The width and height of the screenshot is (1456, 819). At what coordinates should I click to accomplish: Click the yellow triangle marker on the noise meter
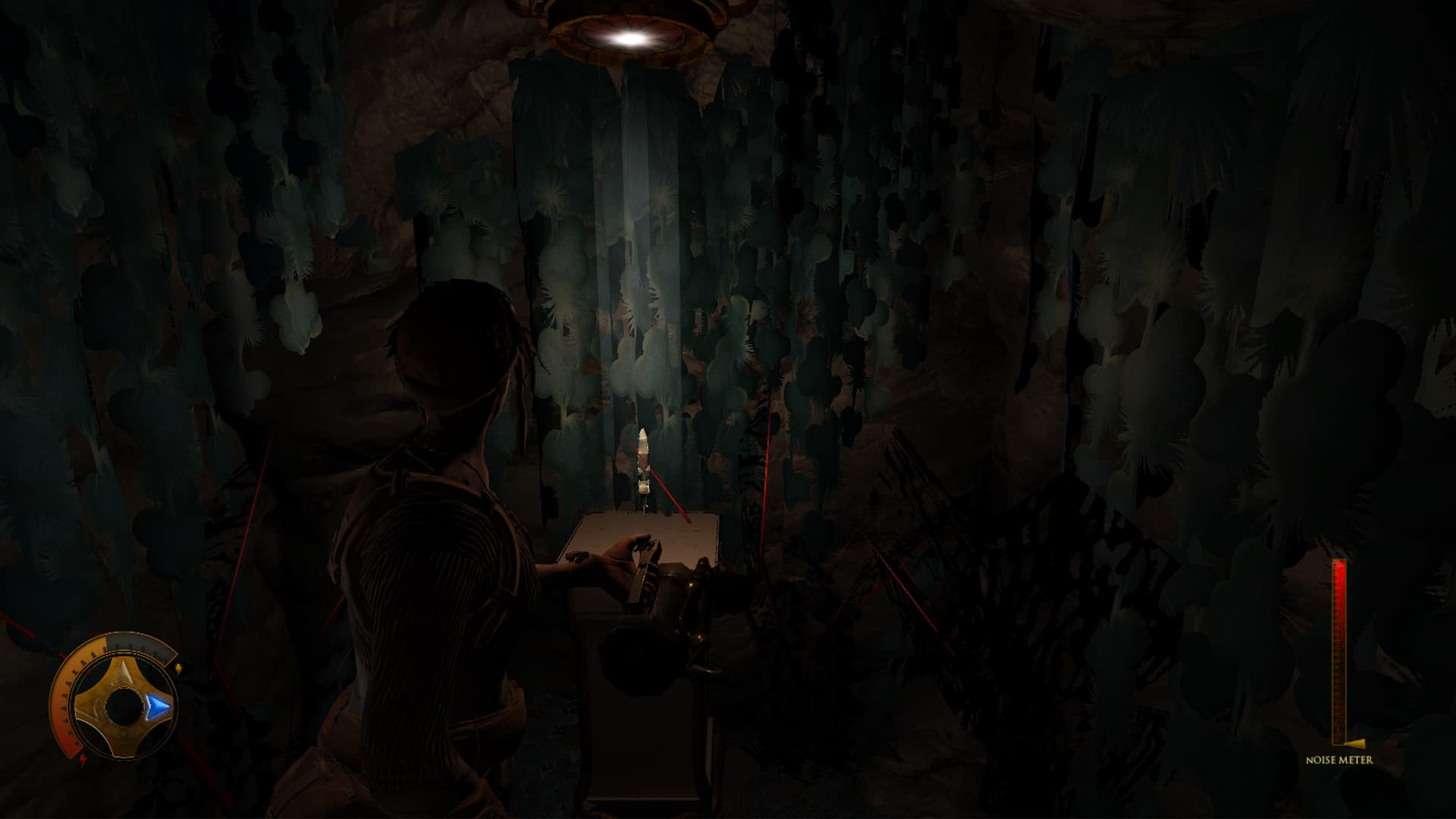point(1355,742)
